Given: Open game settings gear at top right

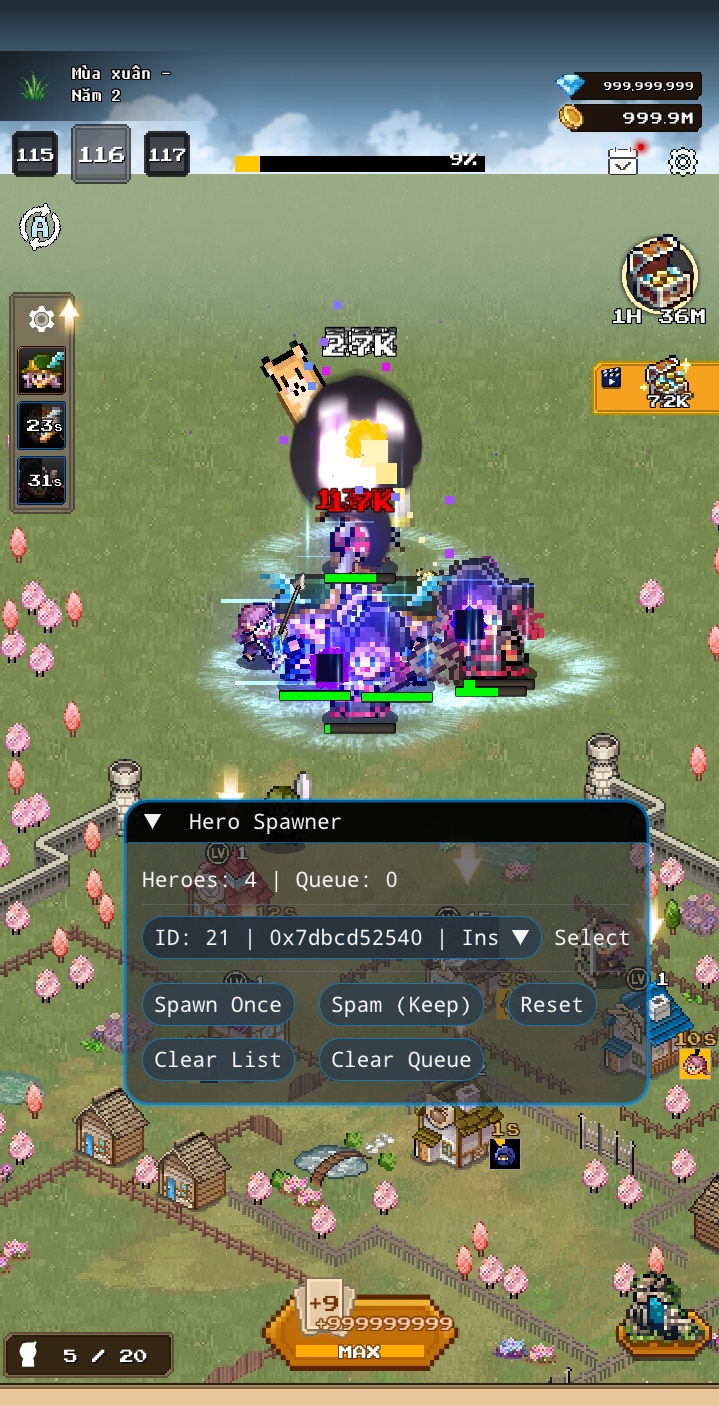Looking at the screenshot, I should tap(683, 161).
